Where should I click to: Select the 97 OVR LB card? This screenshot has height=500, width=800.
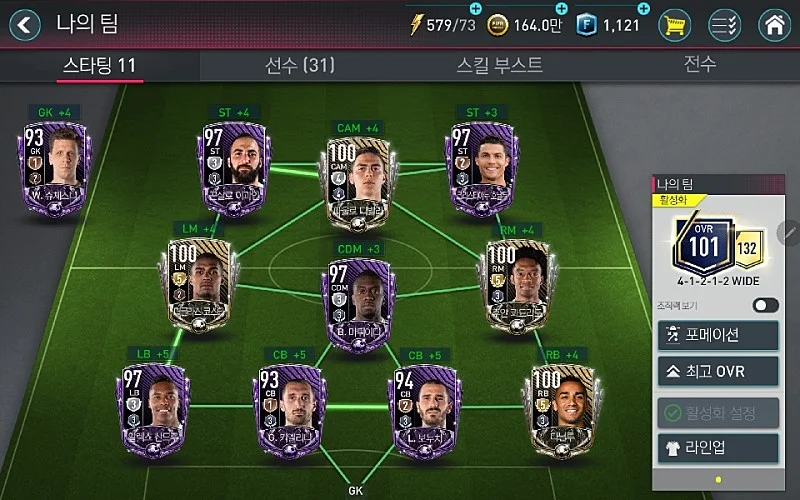(154, 407)
